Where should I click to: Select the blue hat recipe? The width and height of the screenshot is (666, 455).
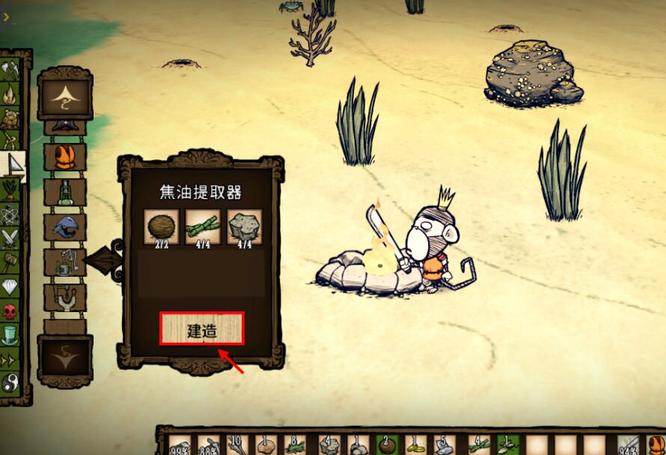pyautogui.click(x=65, y=227)
